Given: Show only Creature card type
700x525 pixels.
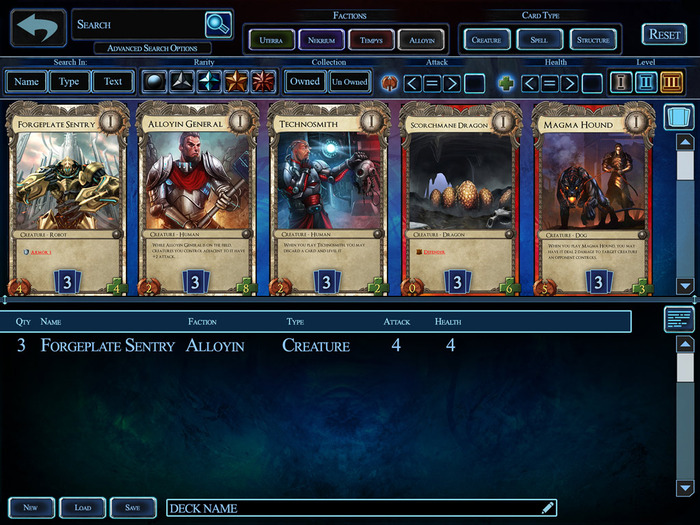Looking at the screenshot, I should click(x=487, y=40).
